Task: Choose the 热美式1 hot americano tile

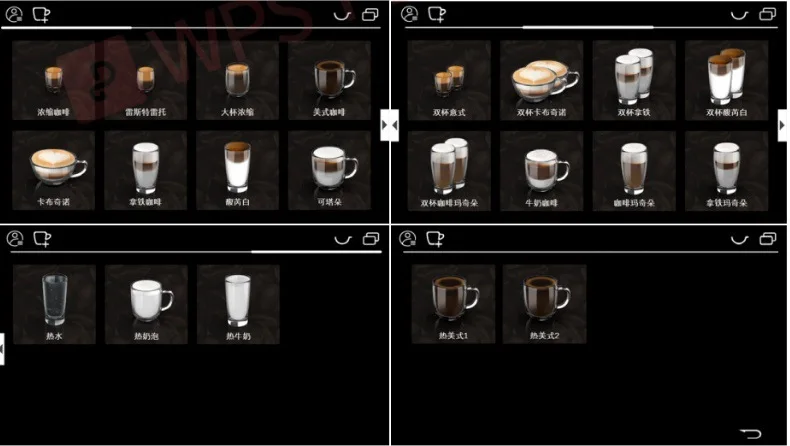Action: (x=453, y=304)
